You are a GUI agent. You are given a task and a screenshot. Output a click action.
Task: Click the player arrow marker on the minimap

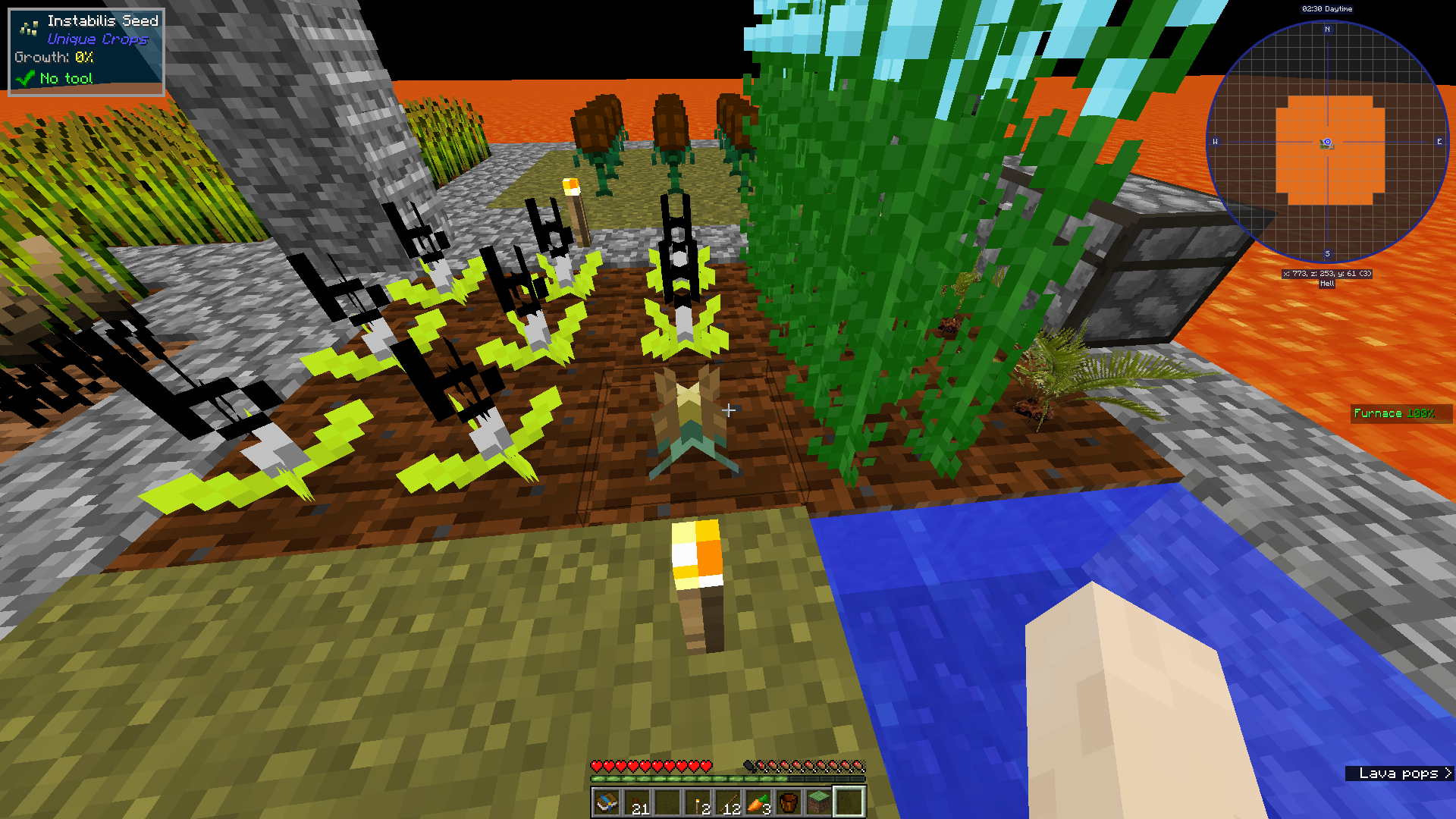click(x=1326, y=141)
